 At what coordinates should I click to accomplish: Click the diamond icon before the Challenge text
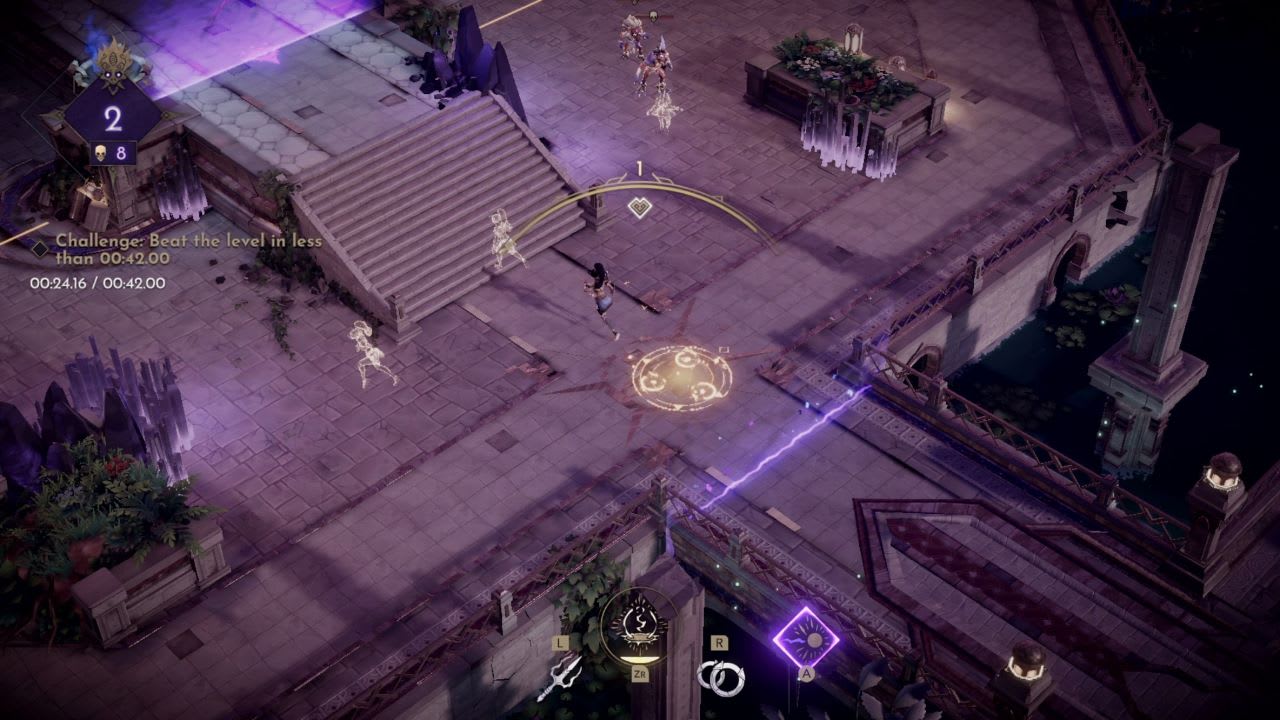click(x=41, y=248)
